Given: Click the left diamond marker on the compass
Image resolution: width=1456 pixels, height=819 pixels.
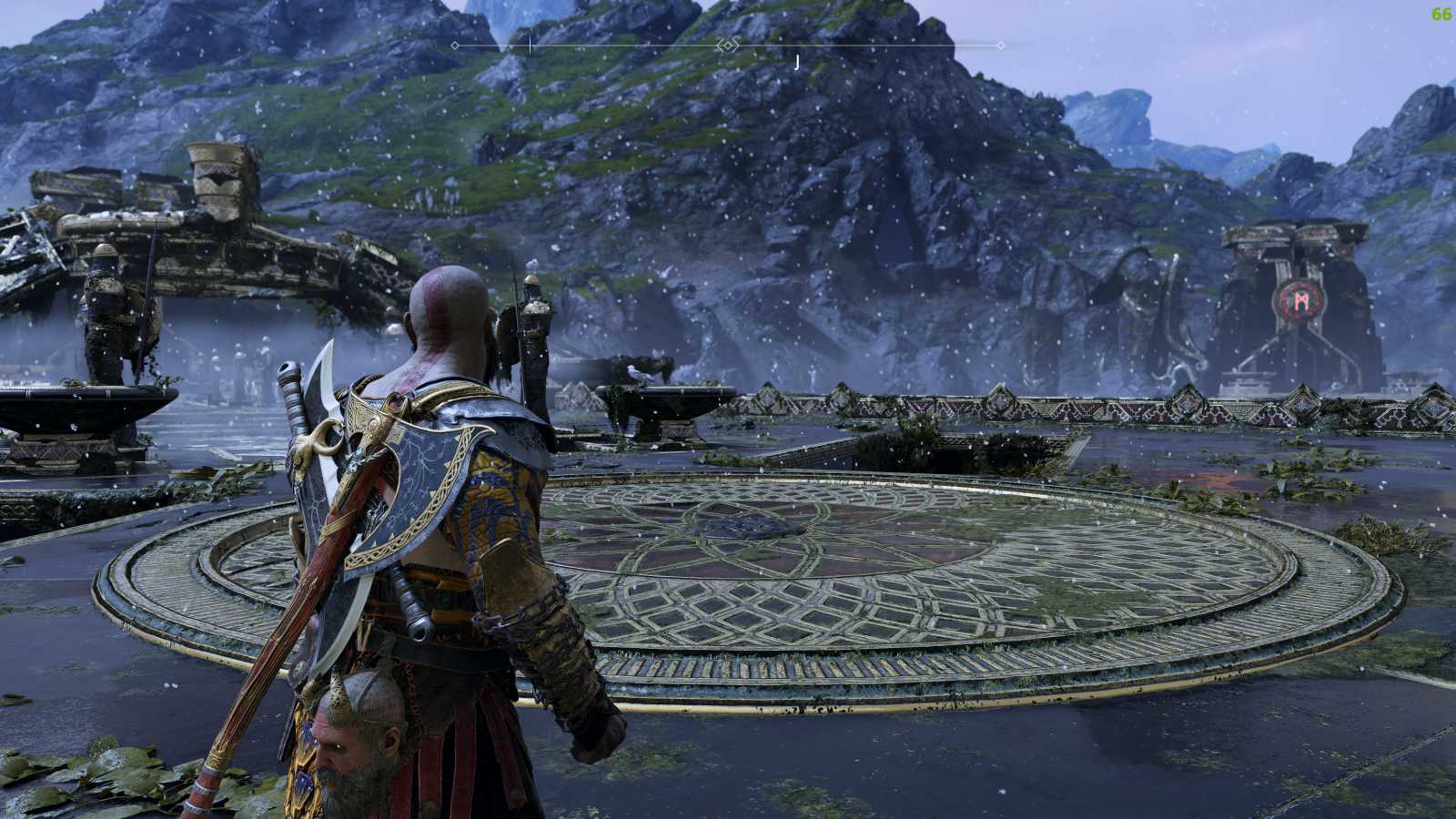Looking at the screenshot, I should point(455,44).
